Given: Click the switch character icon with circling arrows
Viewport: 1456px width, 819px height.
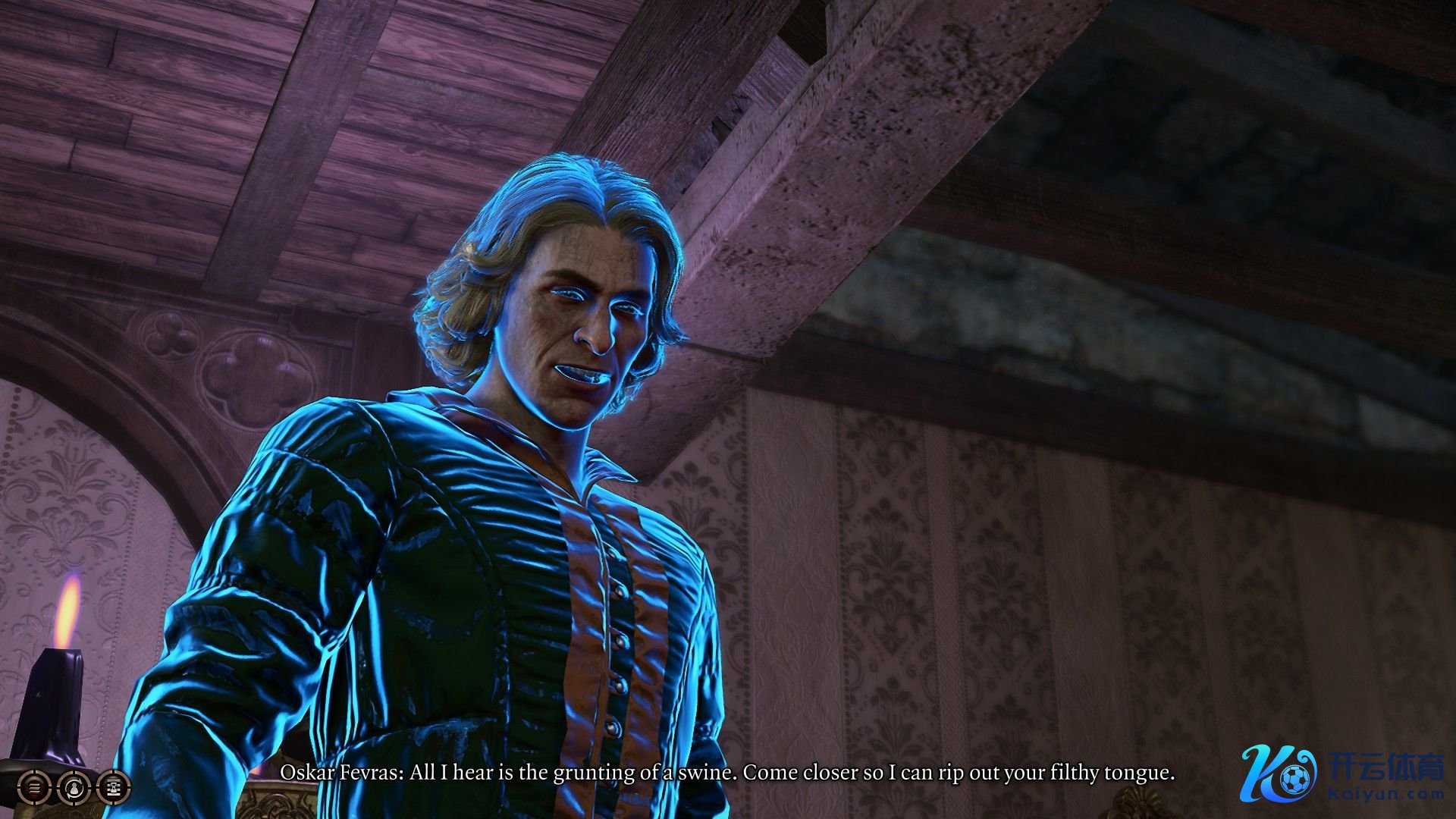Looking at the screenshot, I should (74, 789).
